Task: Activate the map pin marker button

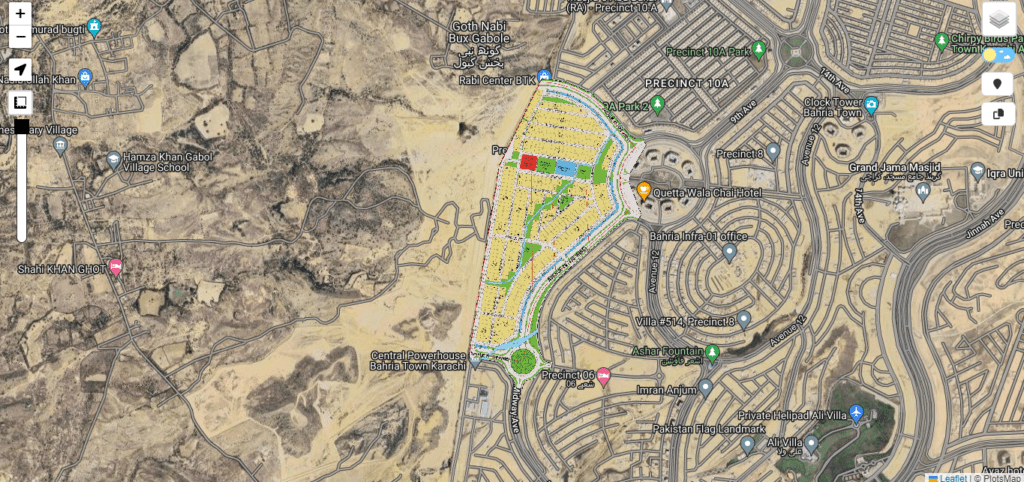Action: (997, 84)
